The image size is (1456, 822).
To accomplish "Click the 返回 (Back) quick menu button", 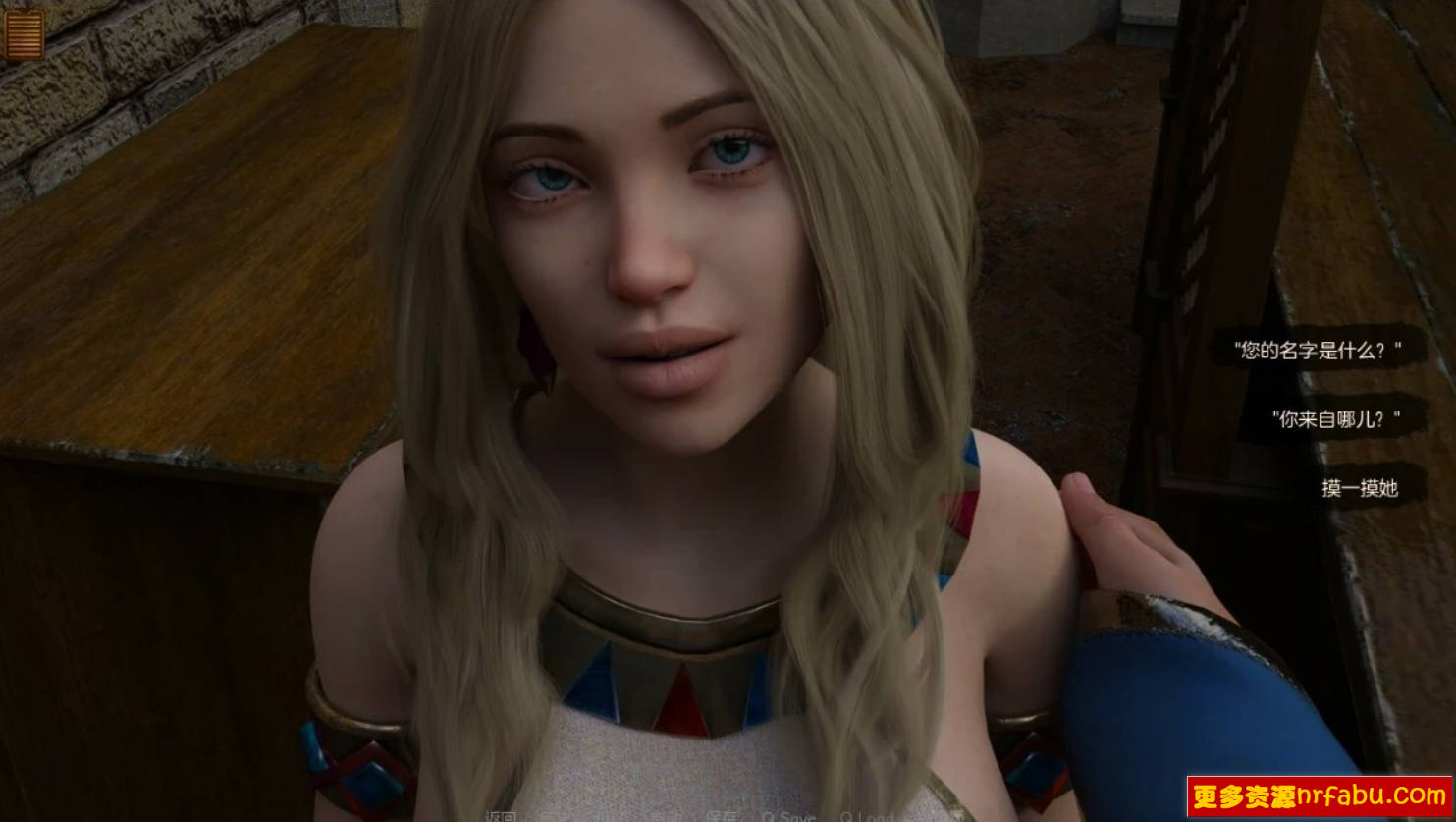I will 501,816.
